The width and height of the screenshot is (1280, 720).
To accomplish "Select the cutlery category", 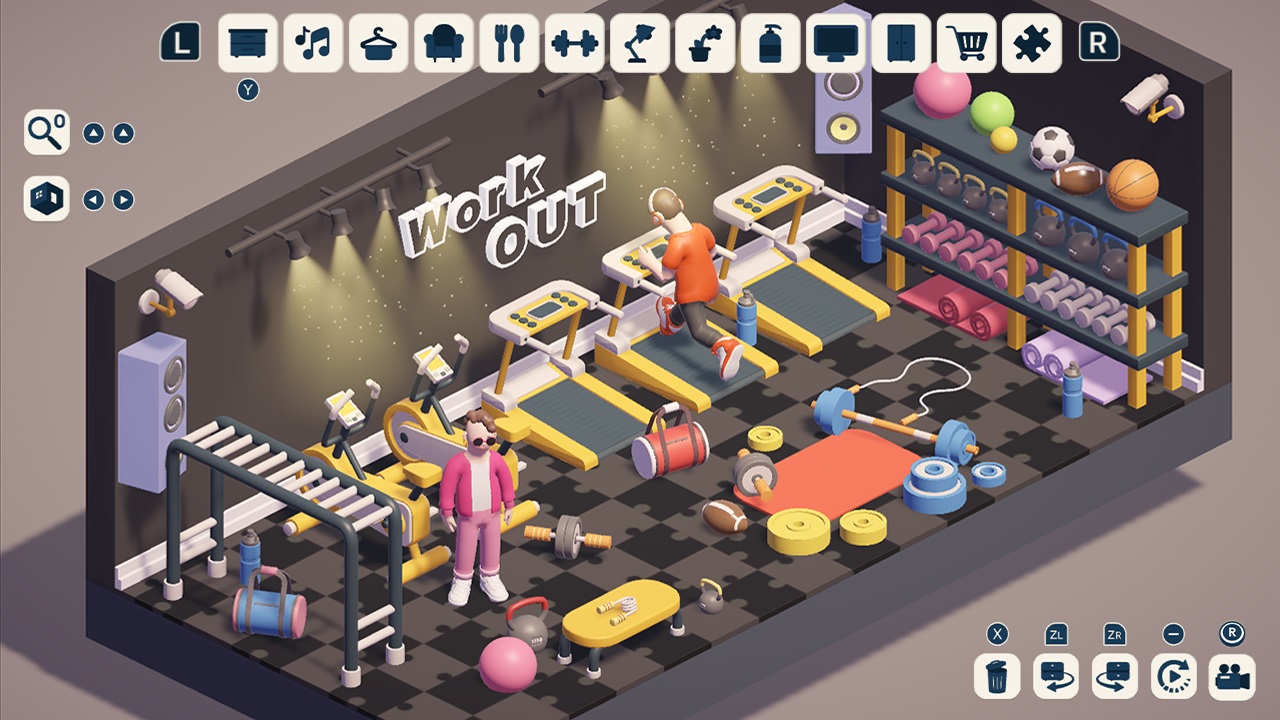I will [509, 45].
